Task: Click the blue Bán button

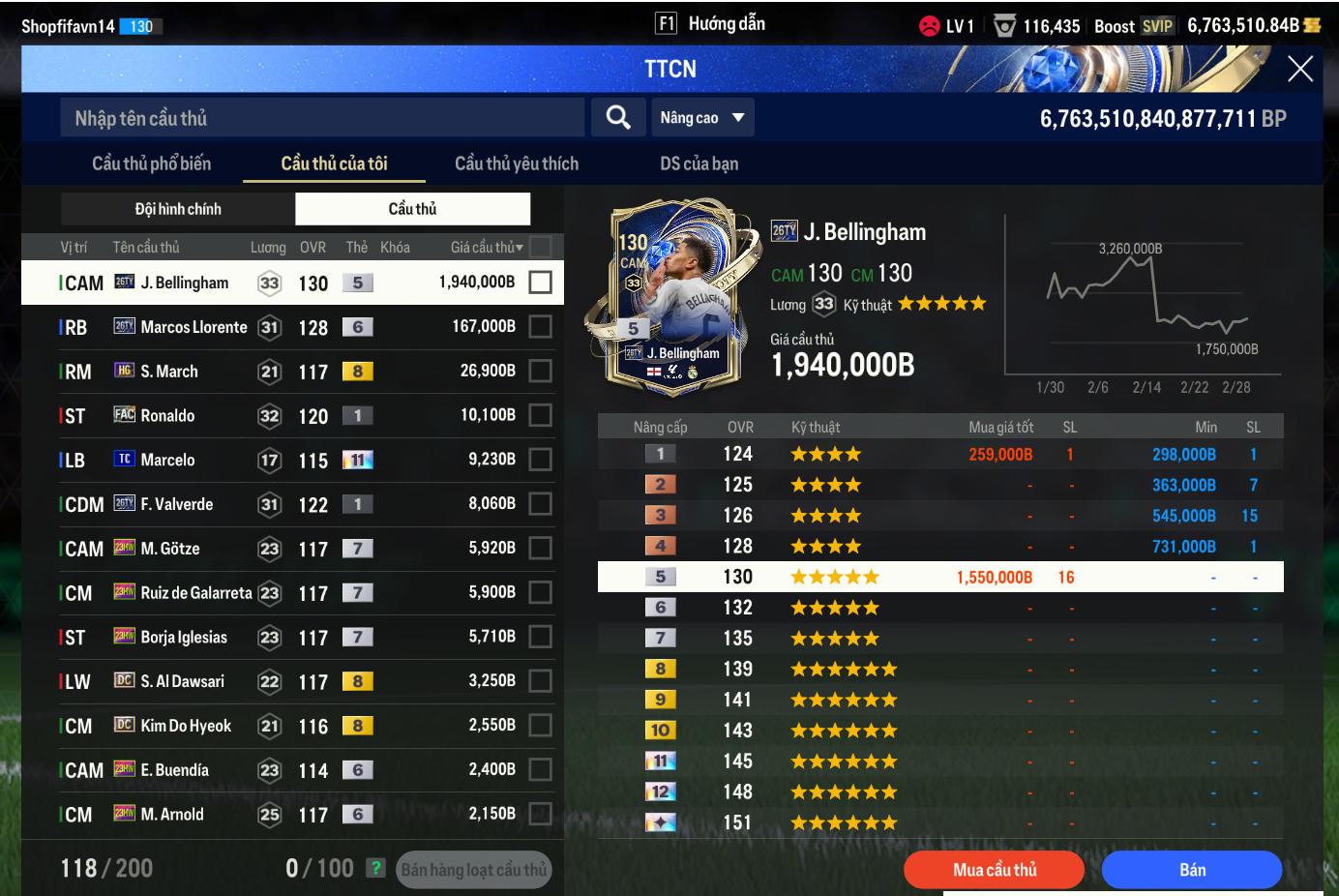Action: point(1192,870)
